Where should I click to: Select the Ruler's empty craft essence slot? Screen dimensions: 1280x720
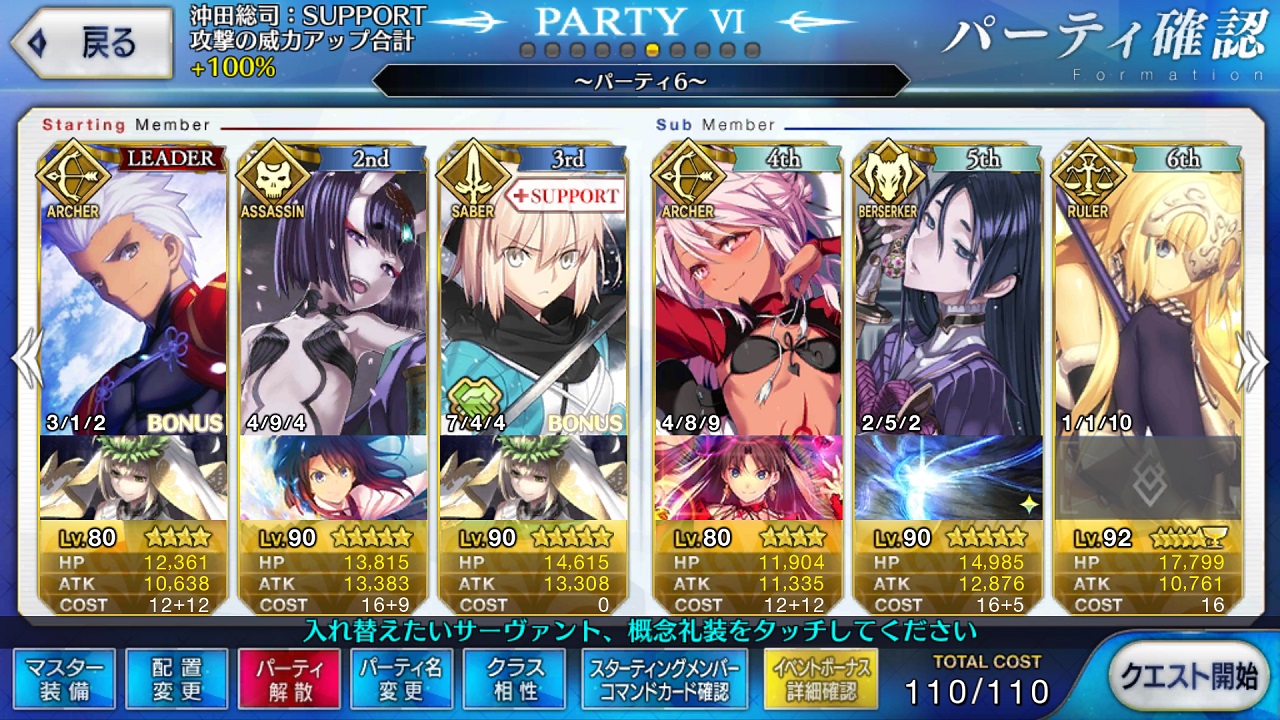click(x=1148, y=478)
